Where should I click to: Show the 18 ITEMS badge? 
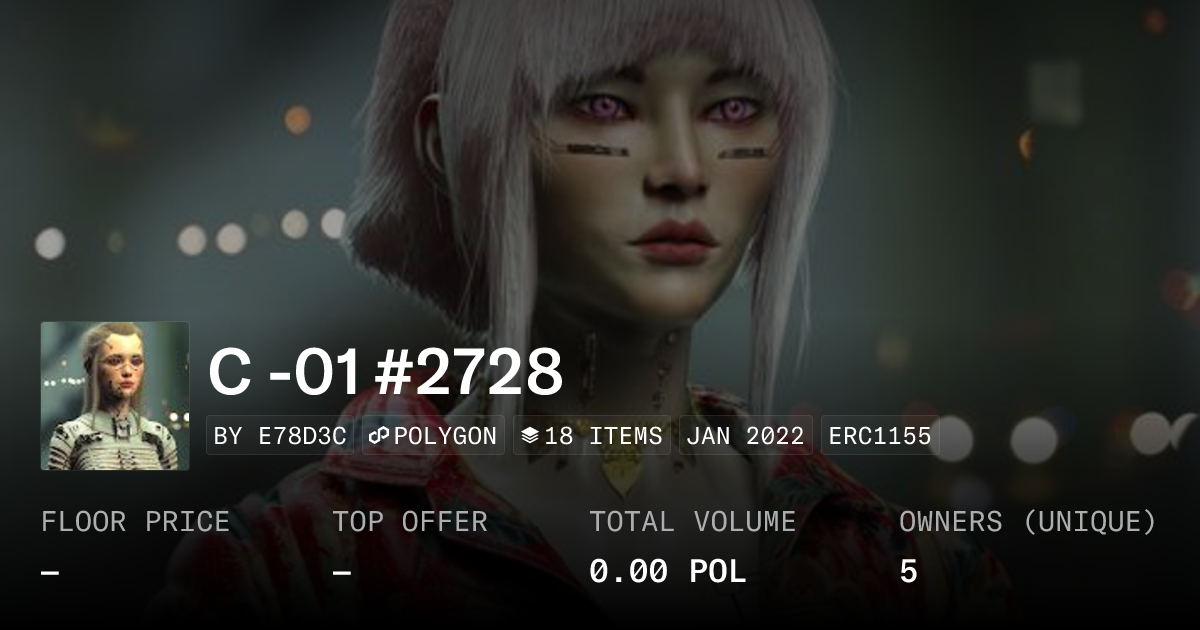point(591,436)
